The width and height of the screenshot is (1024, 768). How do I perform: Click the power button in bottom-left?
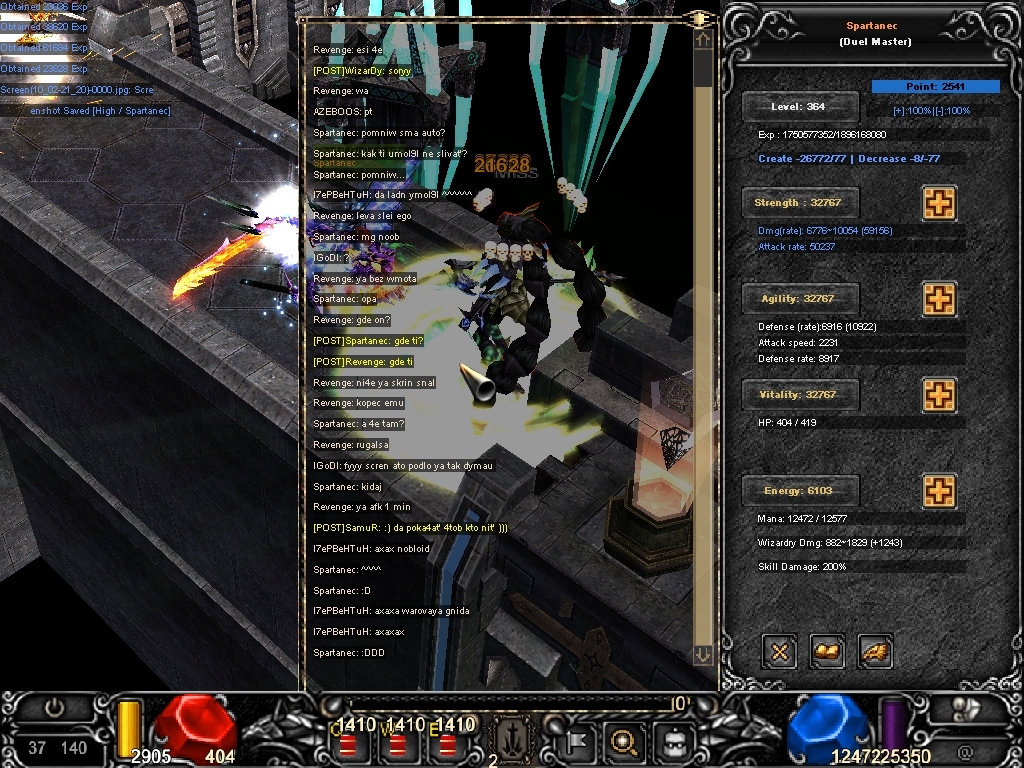(54, 709)
